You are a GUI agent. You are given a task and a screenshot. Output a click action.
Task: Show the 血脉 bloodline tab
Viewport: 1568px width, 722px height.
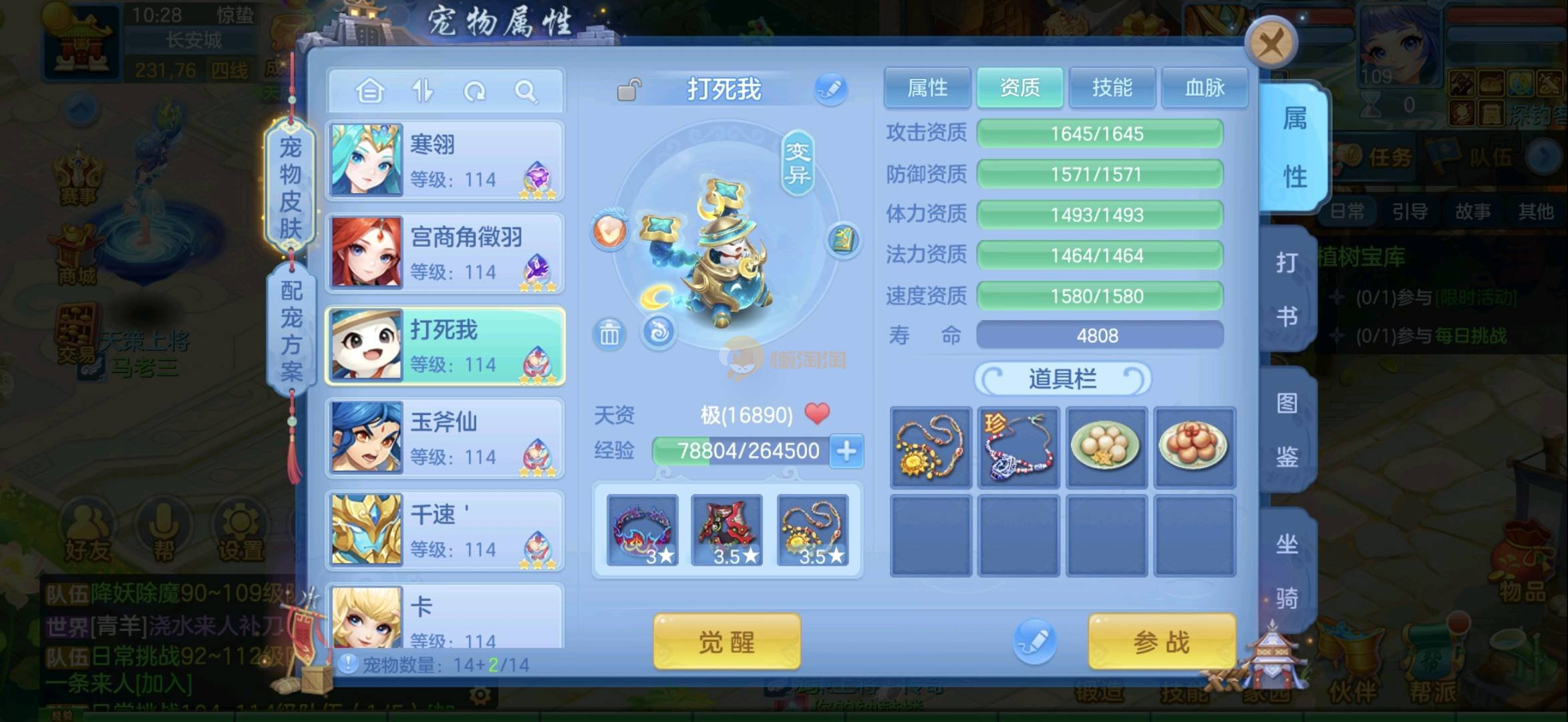point(1204,88)
